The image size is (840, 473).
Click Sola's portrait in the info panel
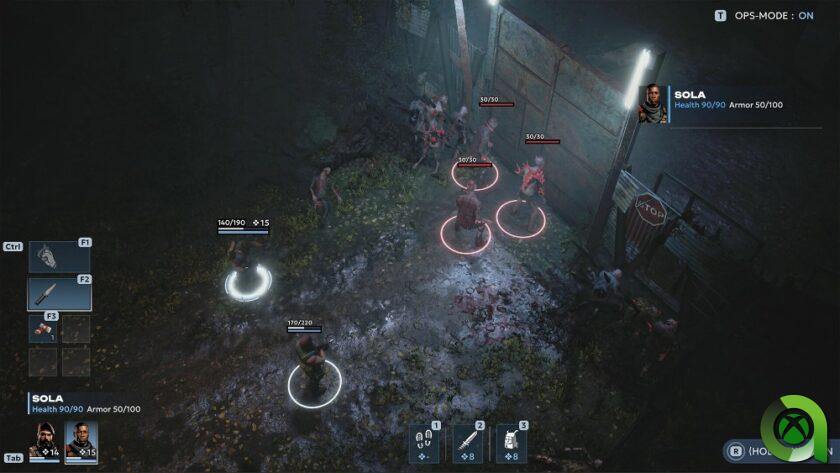[x=653, y=102]
